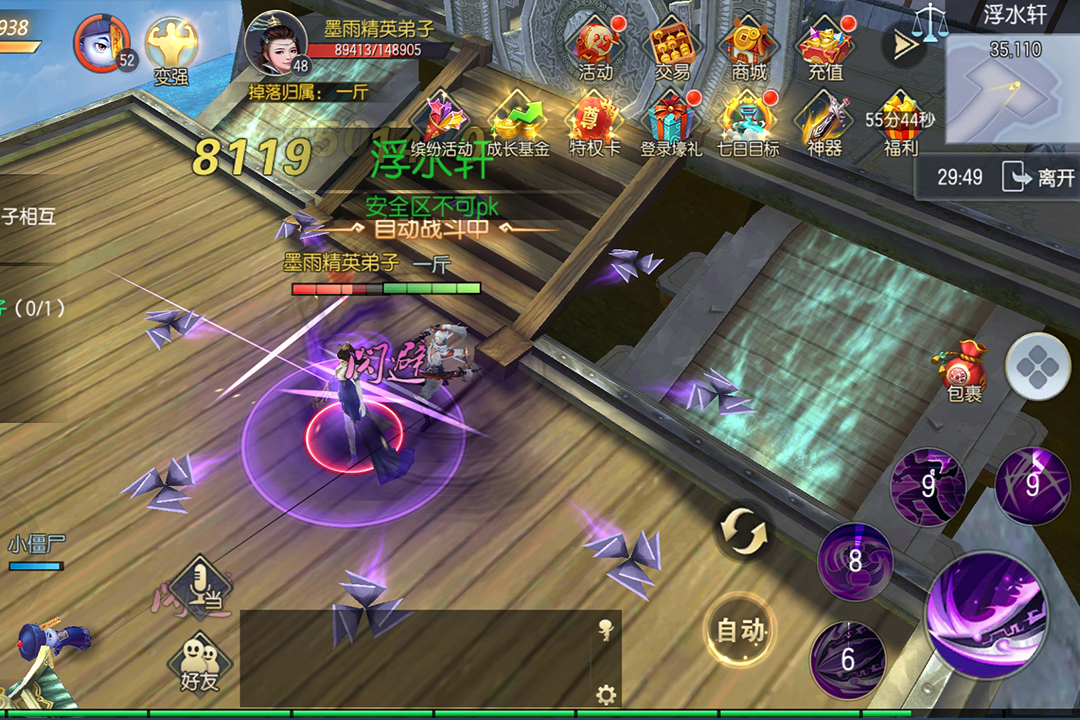The width and height of the screenshot is (1080, 720).
Task: Open the 神器 artifact menu
Action: tap(824, 125)
